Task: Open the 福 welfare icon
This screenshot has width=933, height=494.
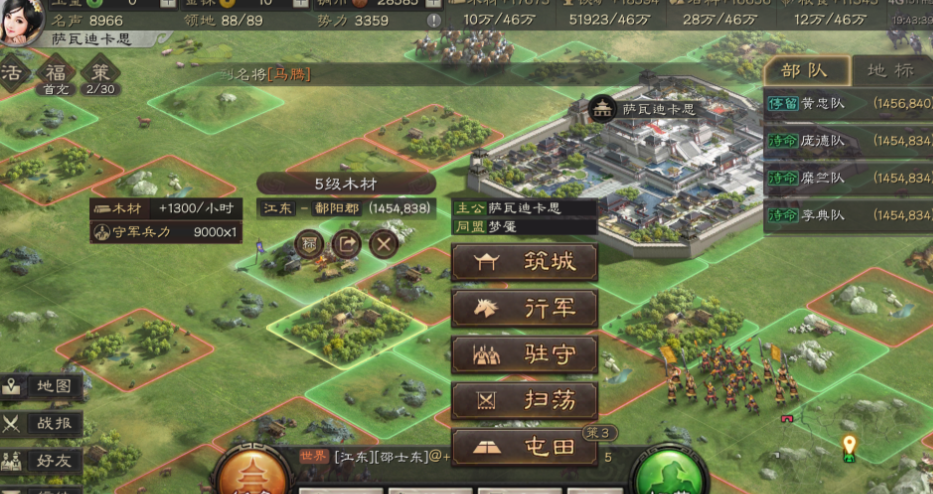Action: 54,75
